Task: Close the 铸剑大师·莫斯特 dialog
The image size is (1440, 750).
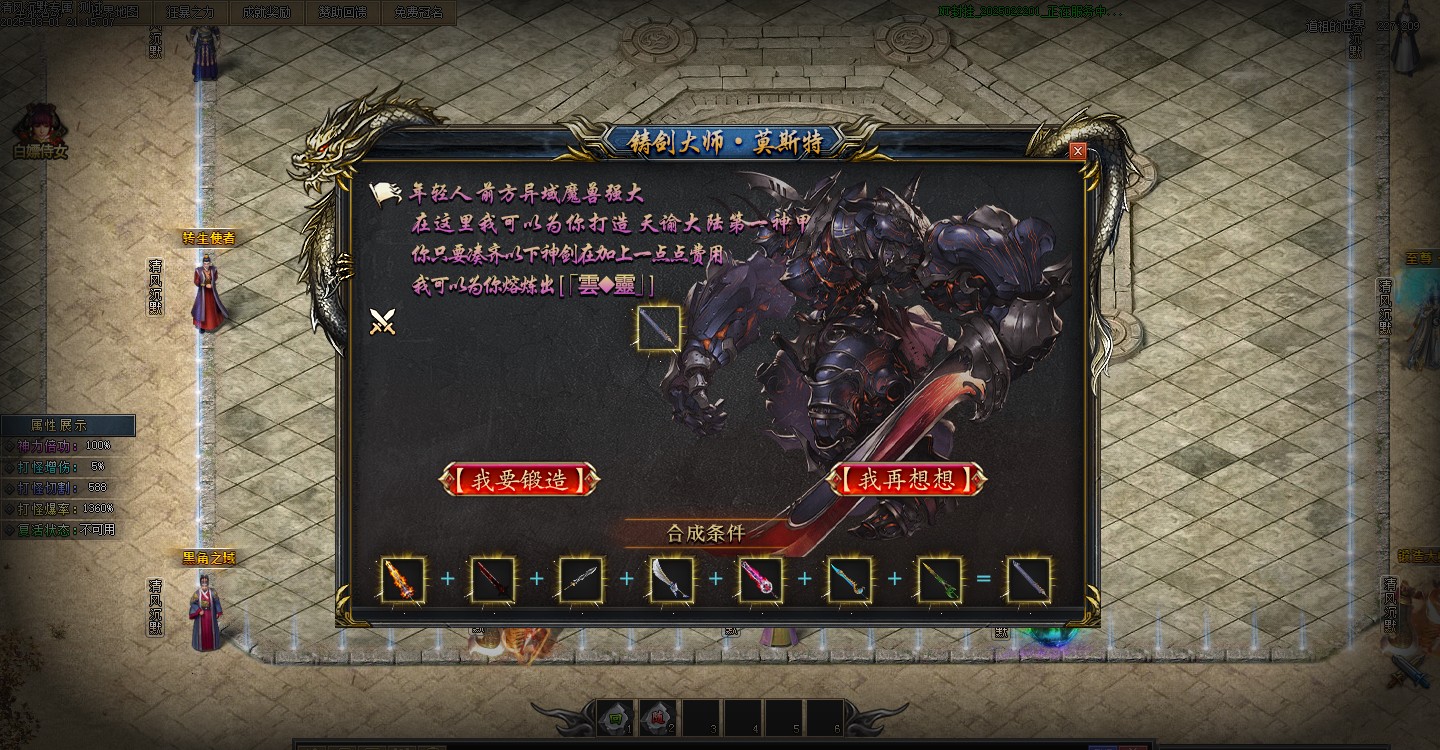Action: coord(1077,151)
